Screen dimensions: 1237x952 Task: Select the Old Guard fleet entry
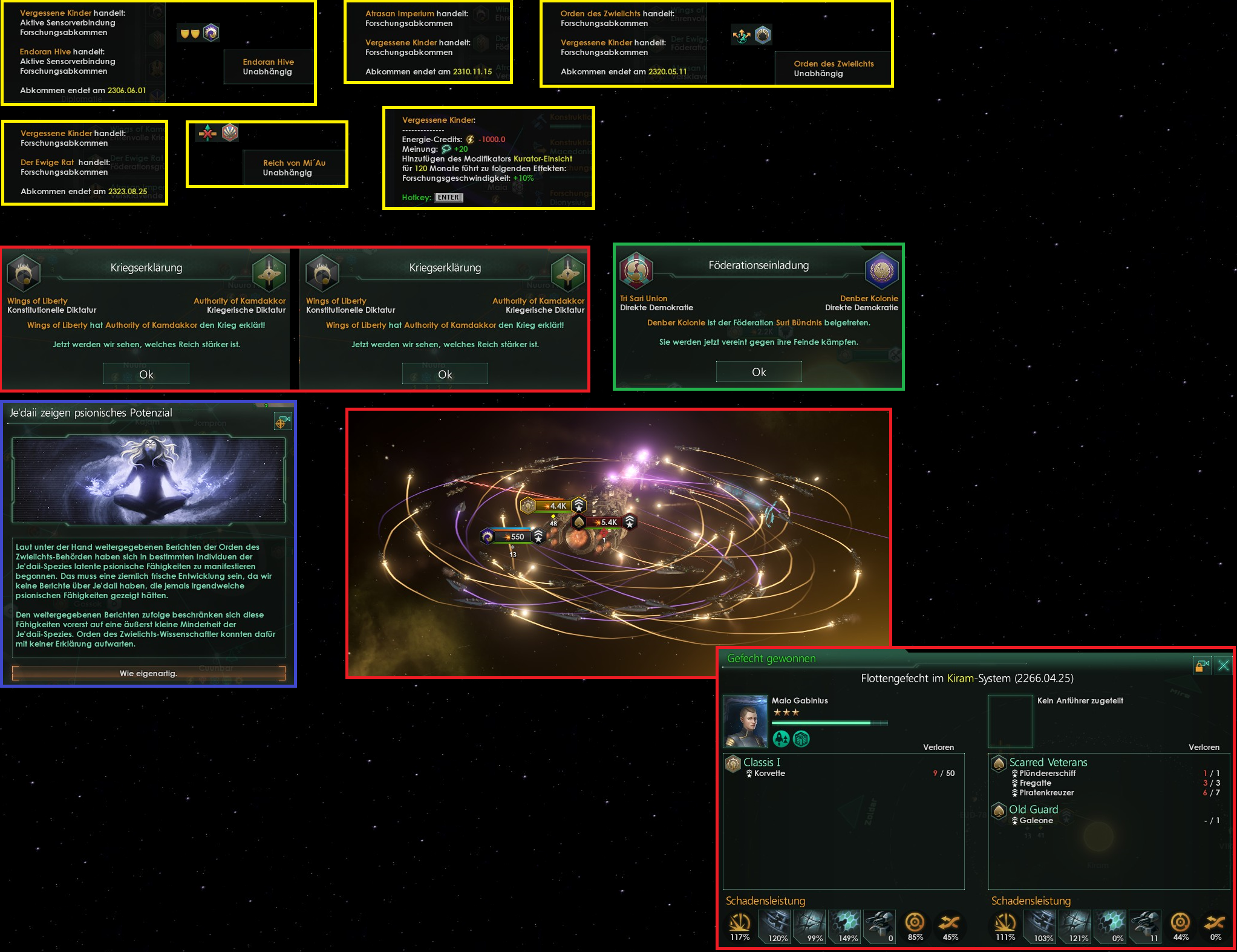1033,810
